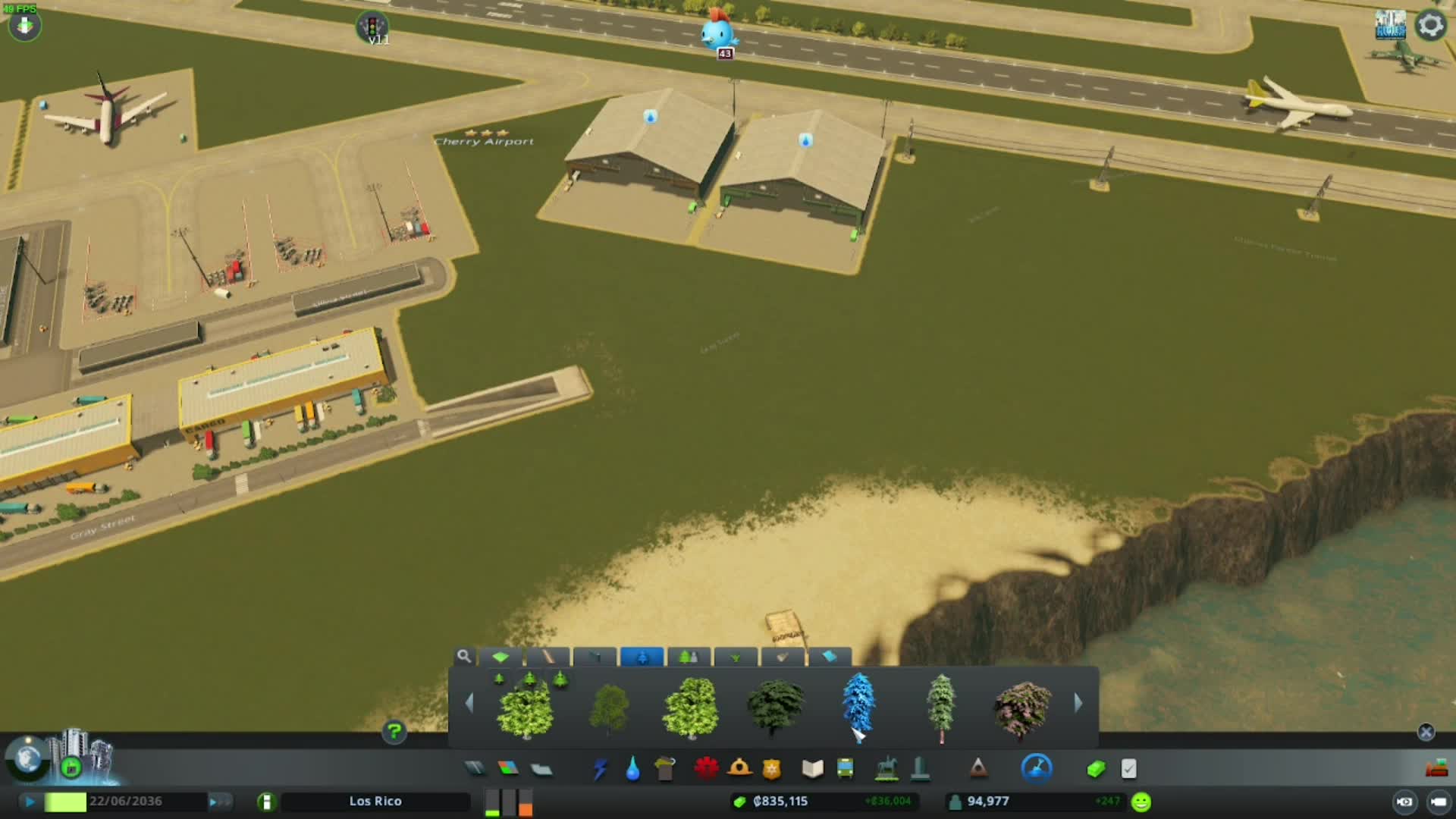Open the Garbage bin menu
The height and width of the screenshot is (819, 1456).
[665, 769]
